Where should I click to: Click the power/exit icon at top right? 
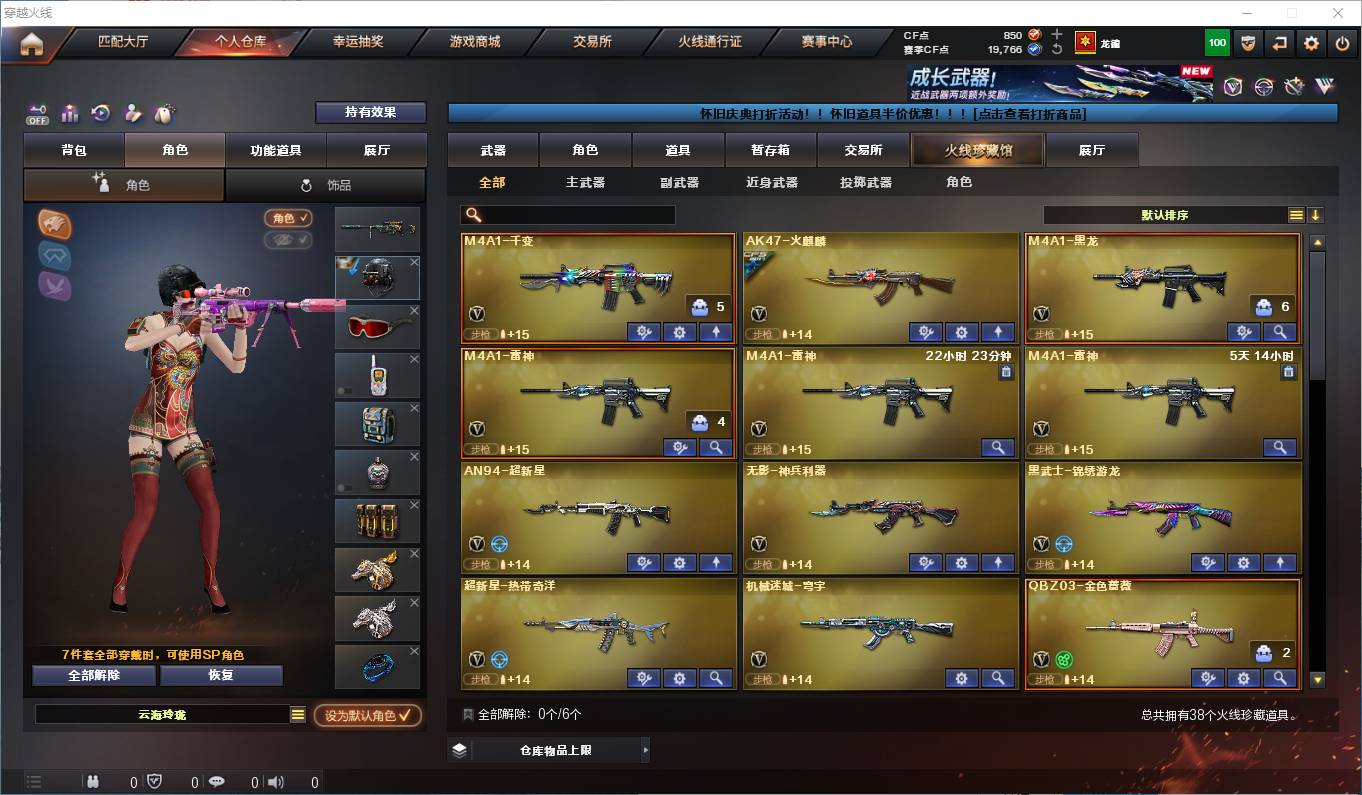pyautogui.click(x=1343, y=43)
